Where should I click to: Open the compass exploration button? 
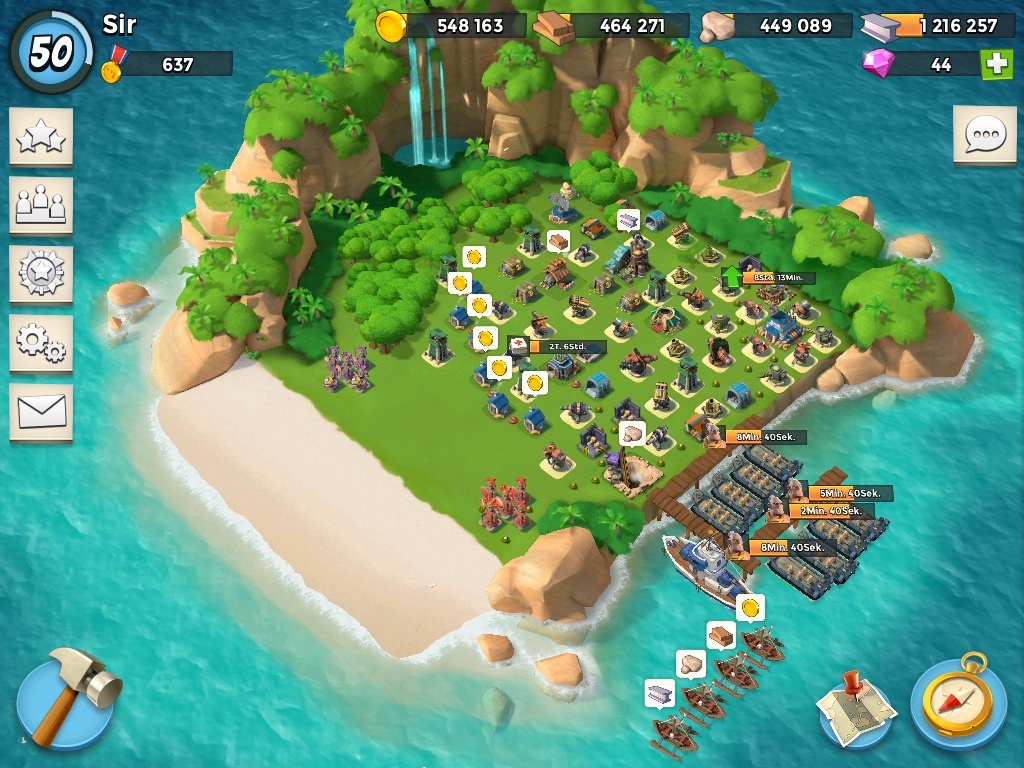click(x=957, y=700)
